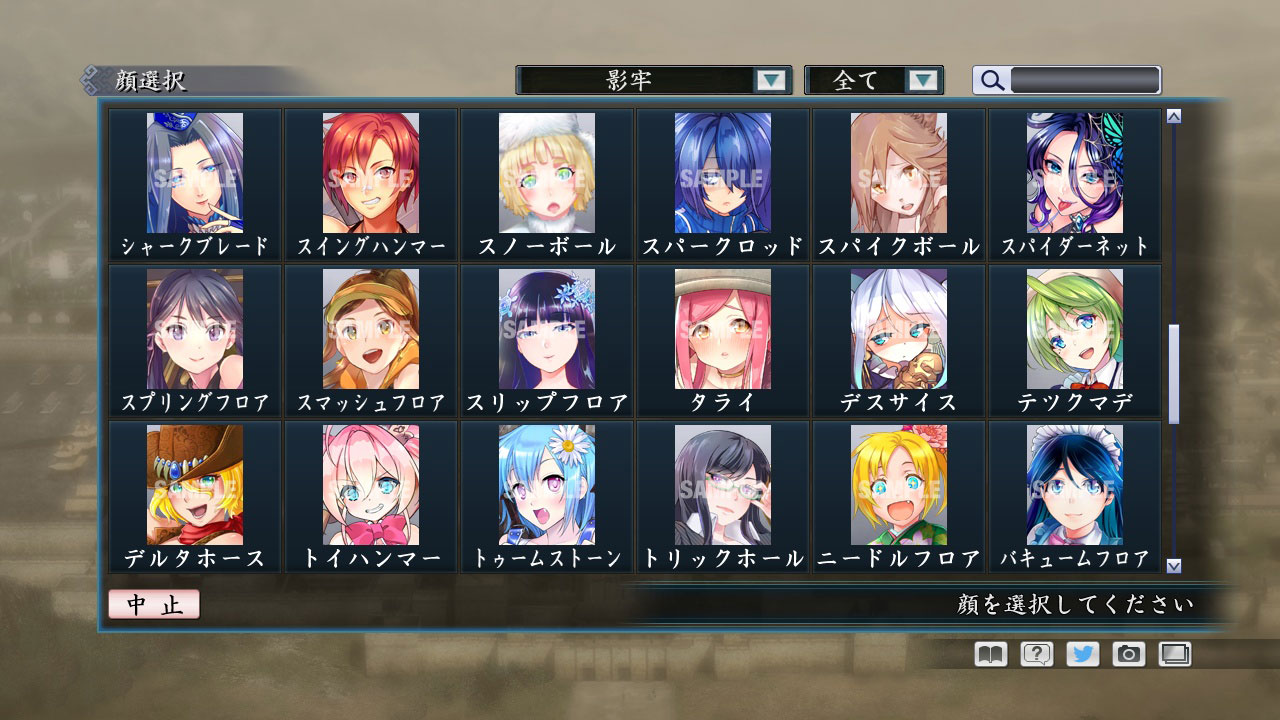Take a screenshot with the camera icon
The height and width of the screenshot is (720, 1280).
[x=1128, y=654]
